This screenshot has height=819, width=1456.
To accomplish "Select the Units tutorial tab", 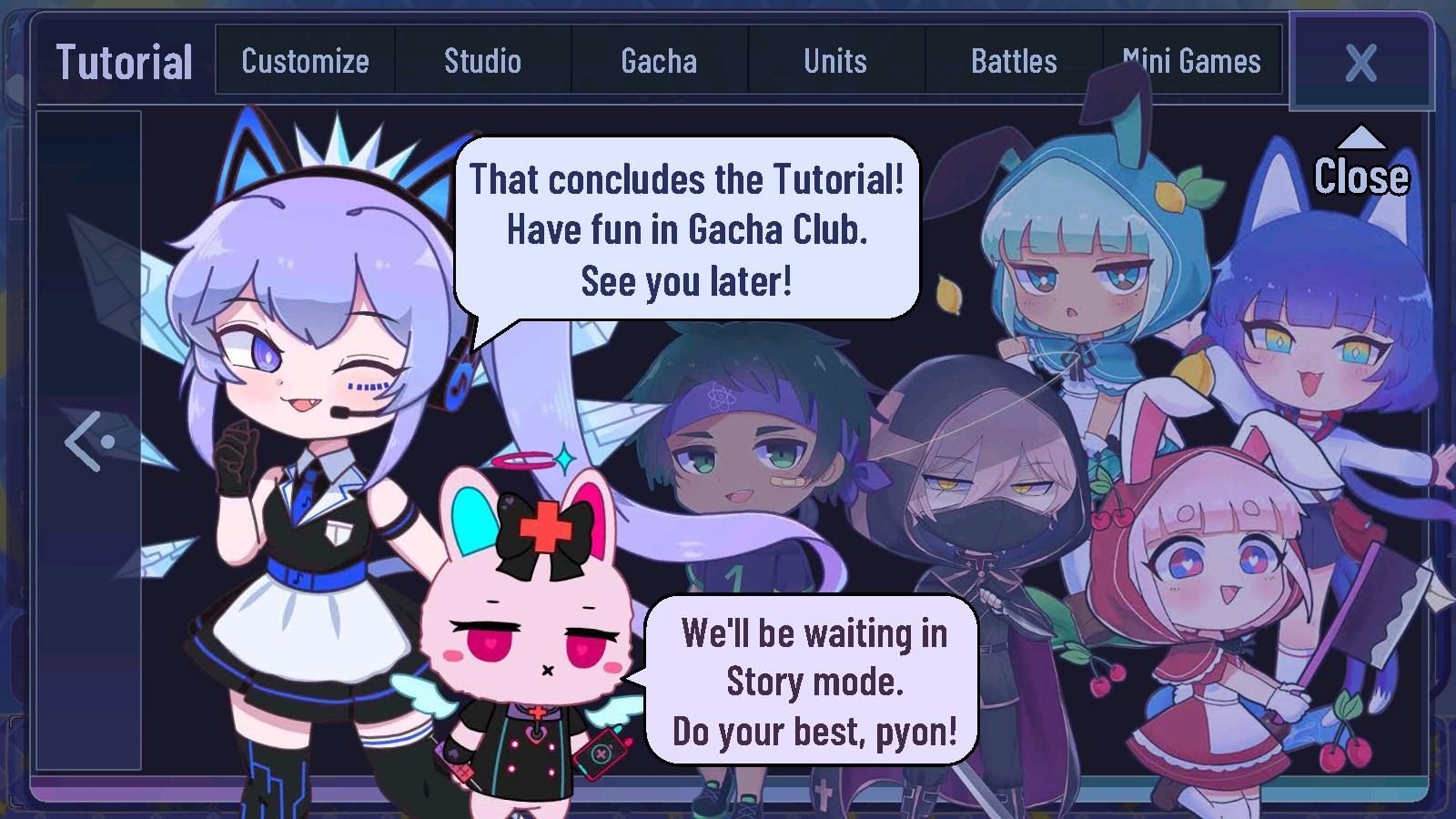I will coord(834,61).
